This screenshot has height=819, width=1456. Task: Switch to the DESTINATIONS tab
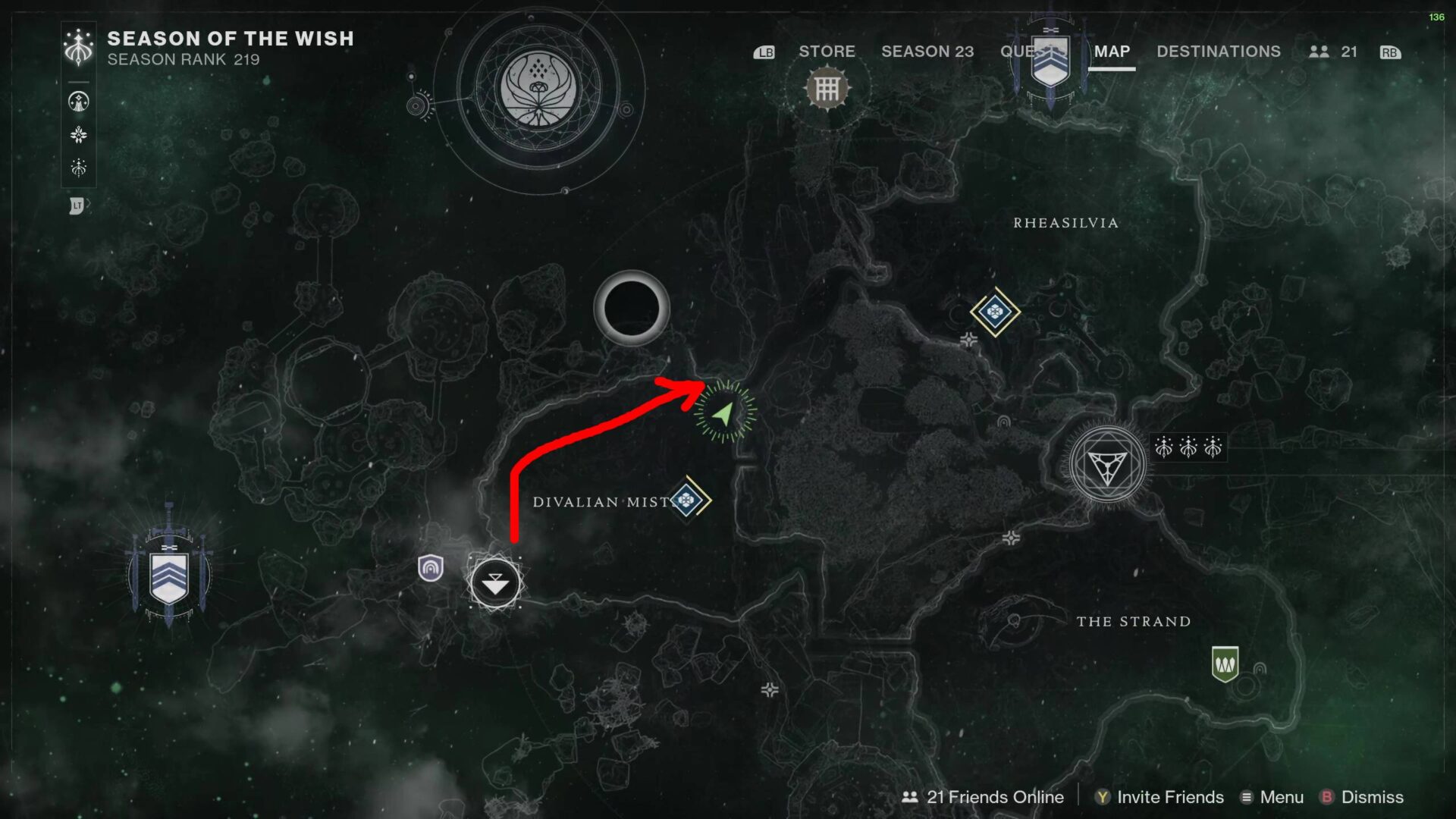(x=1218, y=52)
